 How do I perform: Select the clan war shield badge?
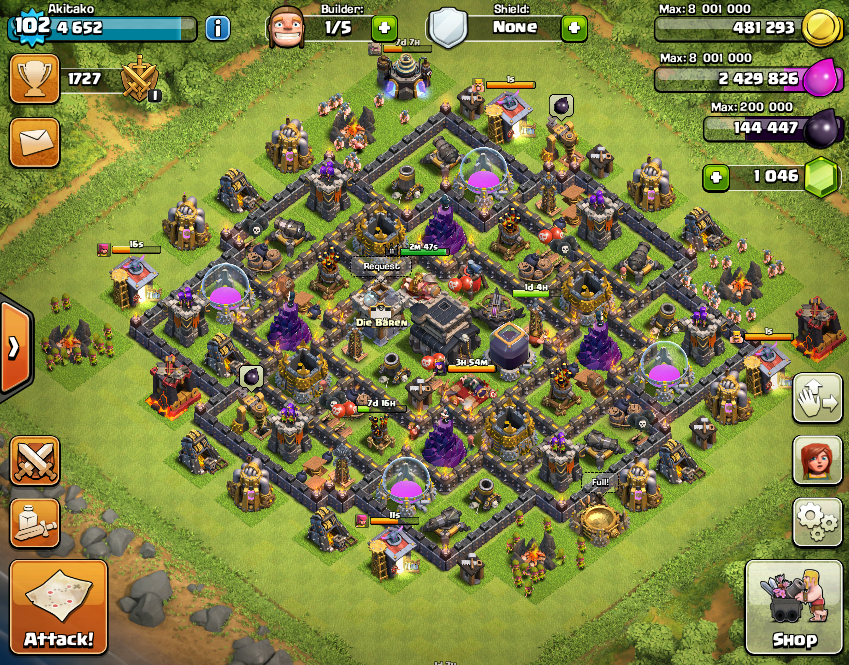pyautogui.click(x=139, y=79)
